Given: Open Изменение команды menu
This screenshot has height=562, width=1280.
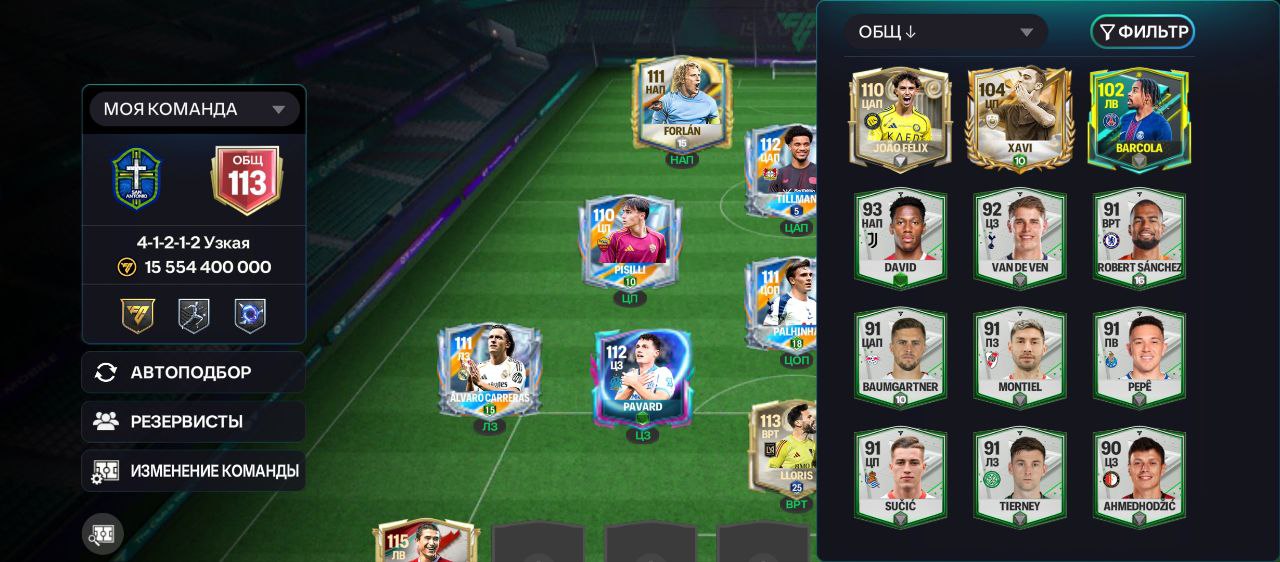Looking at the screenshot, I should [x=193, y=470].
